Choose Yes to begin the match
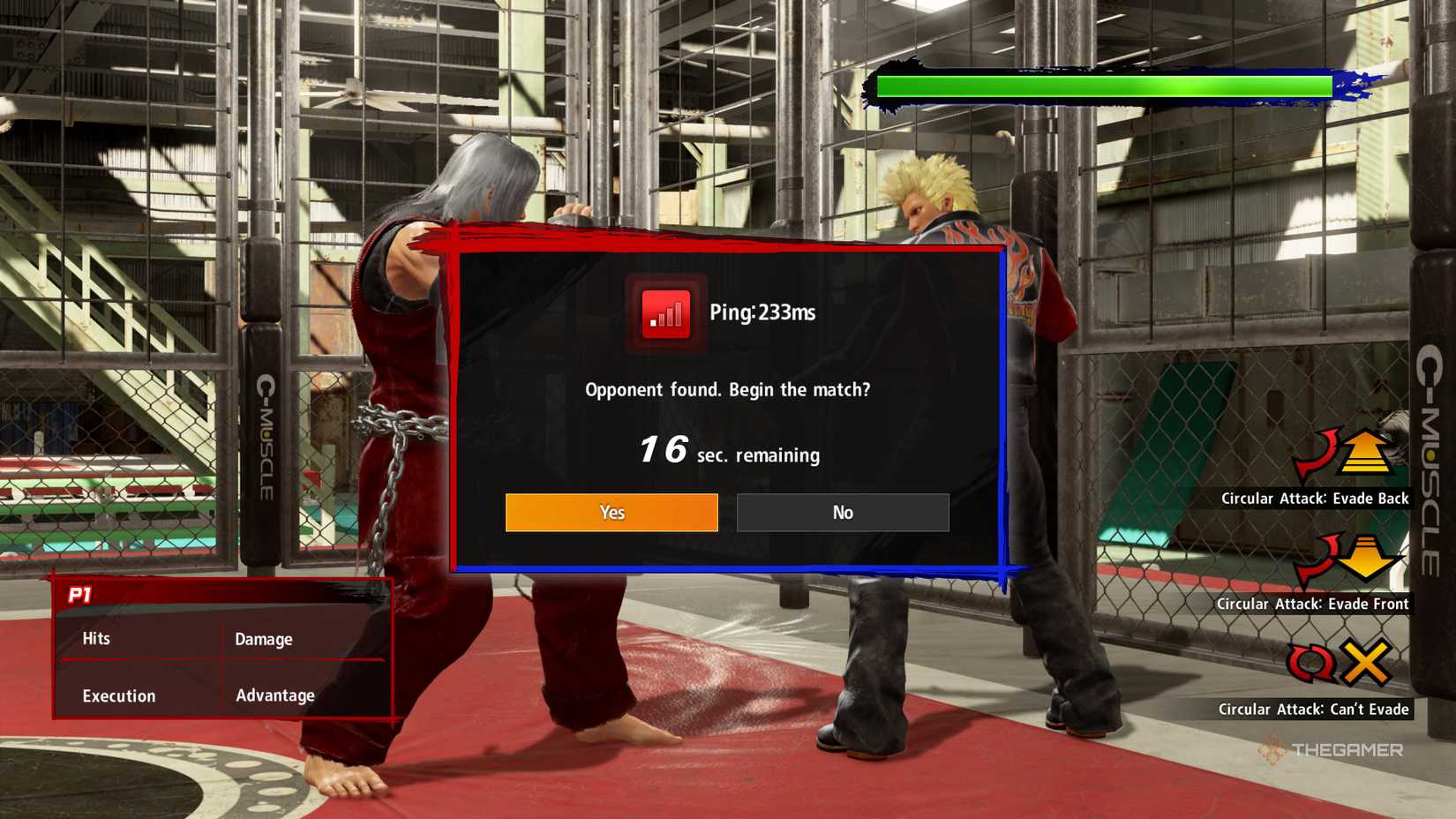Viewport: 1456px width, 819px height. click(x=612, y=512)
